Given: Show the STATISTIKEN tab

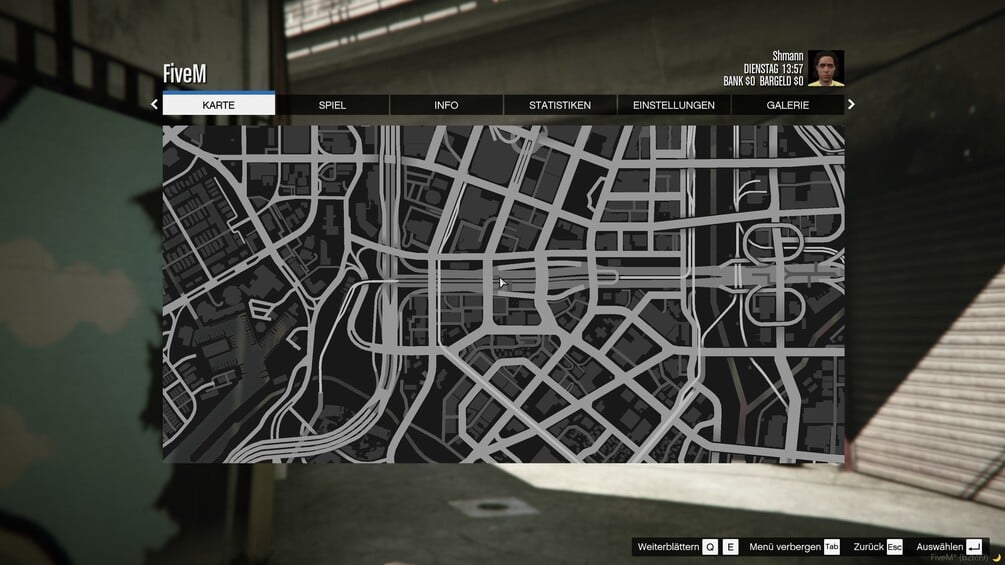Looking at the screenshot, I should 560,105.
